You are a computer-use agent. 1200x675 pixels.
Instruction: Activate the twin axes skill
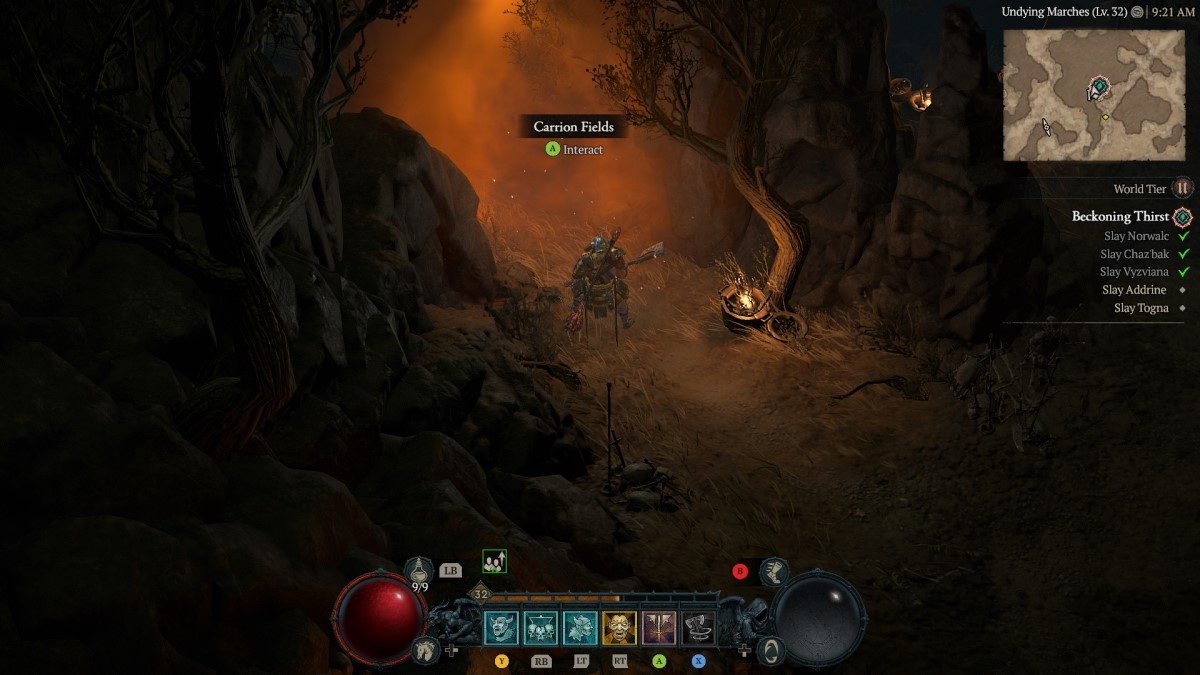(x=659, y=628)
